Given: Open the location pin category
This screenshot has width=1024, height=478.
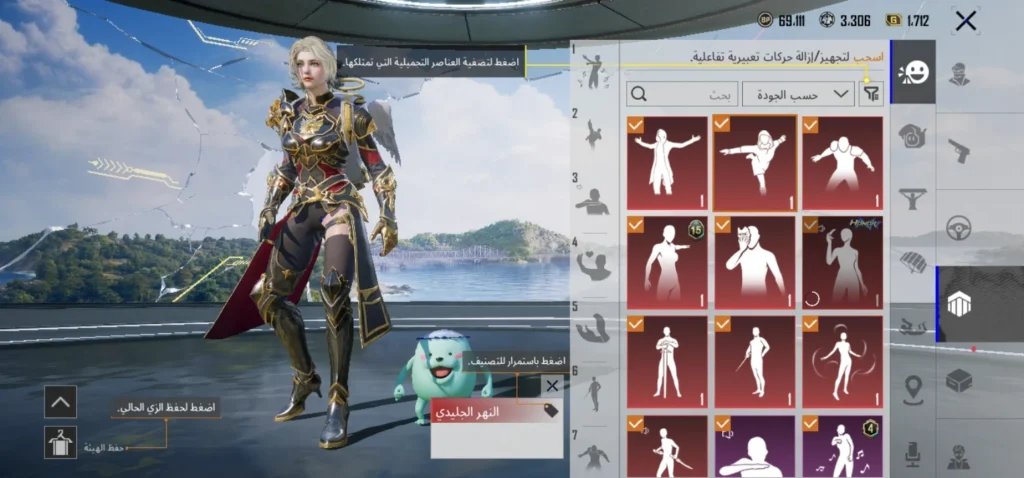Looking at the screenshot, I should [913, 390].
